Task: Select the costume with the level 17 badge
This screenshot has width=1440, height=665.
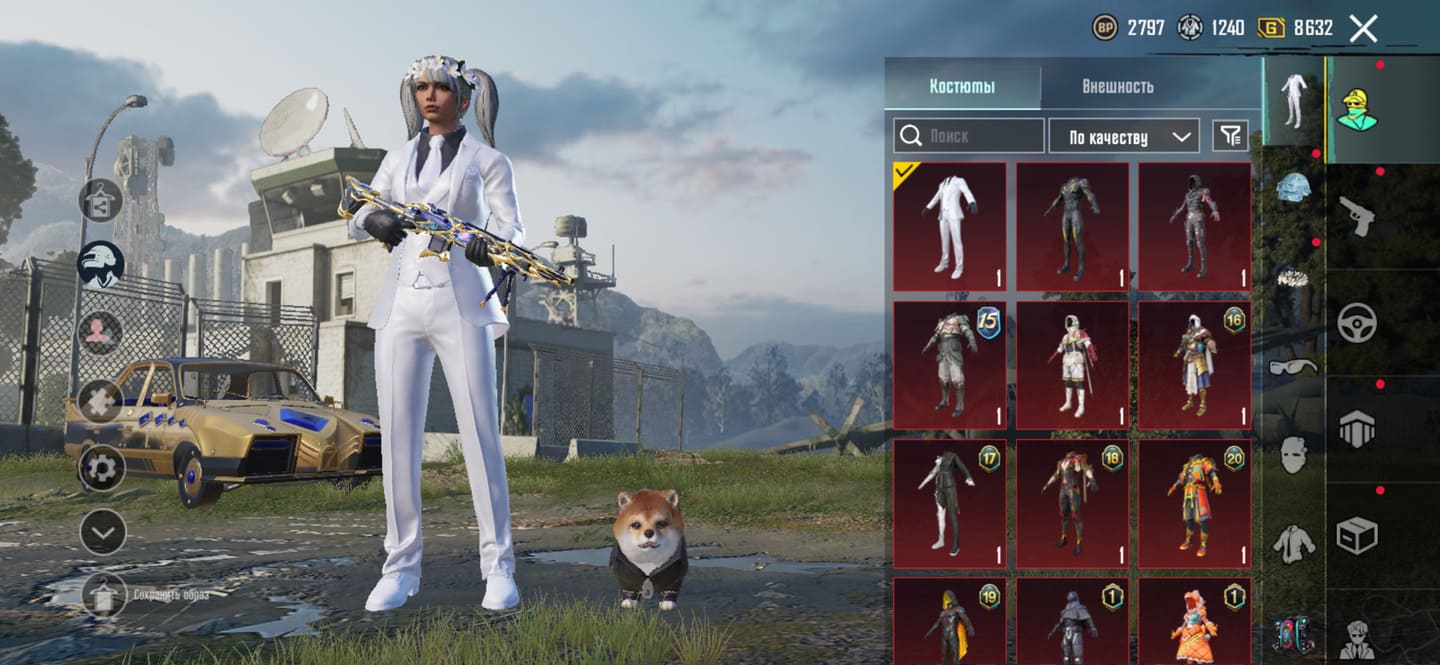Action: [x=949, y=503]
